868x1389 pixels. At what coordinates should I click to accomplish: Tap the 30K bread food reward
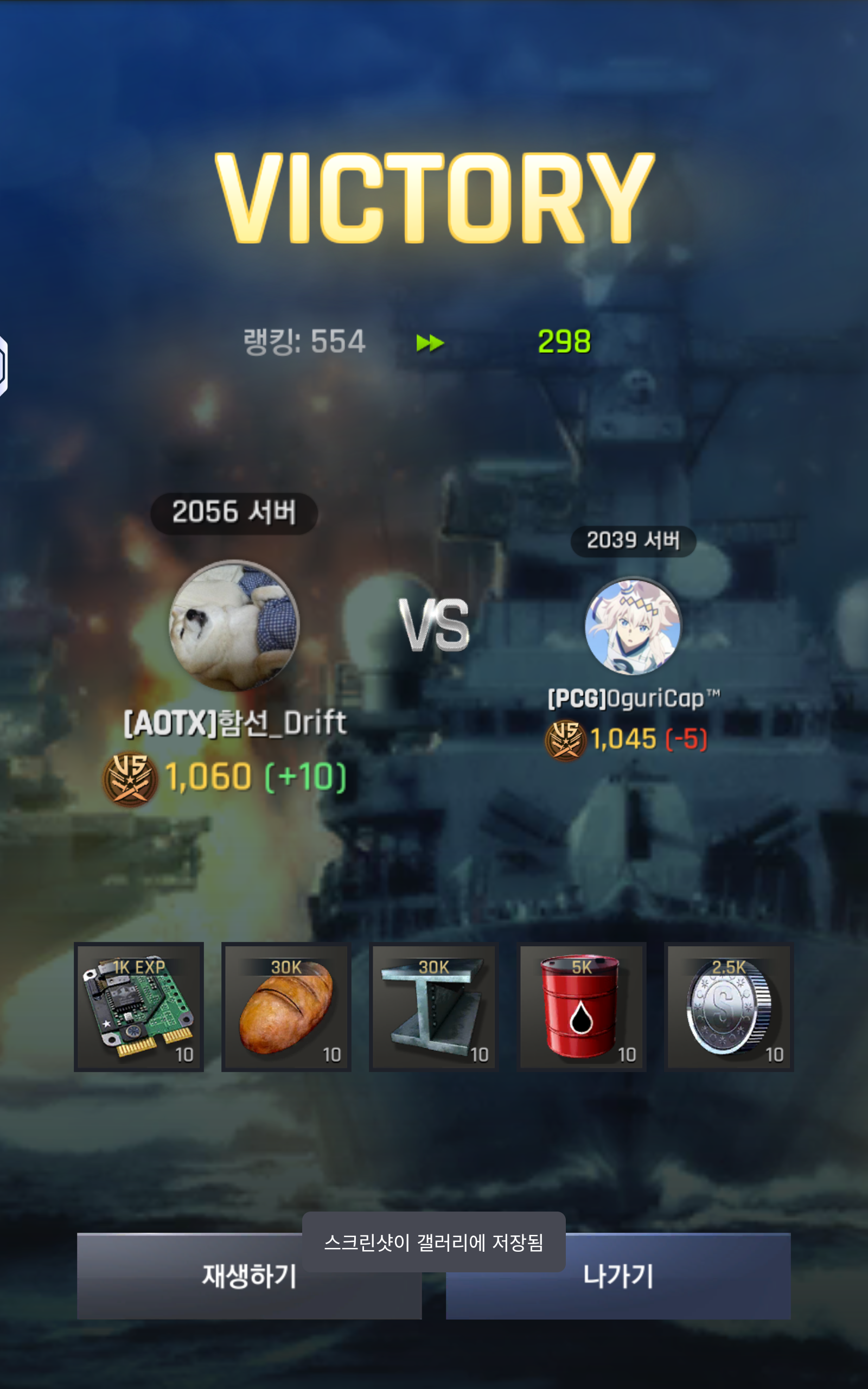[x=286, y=1006]
